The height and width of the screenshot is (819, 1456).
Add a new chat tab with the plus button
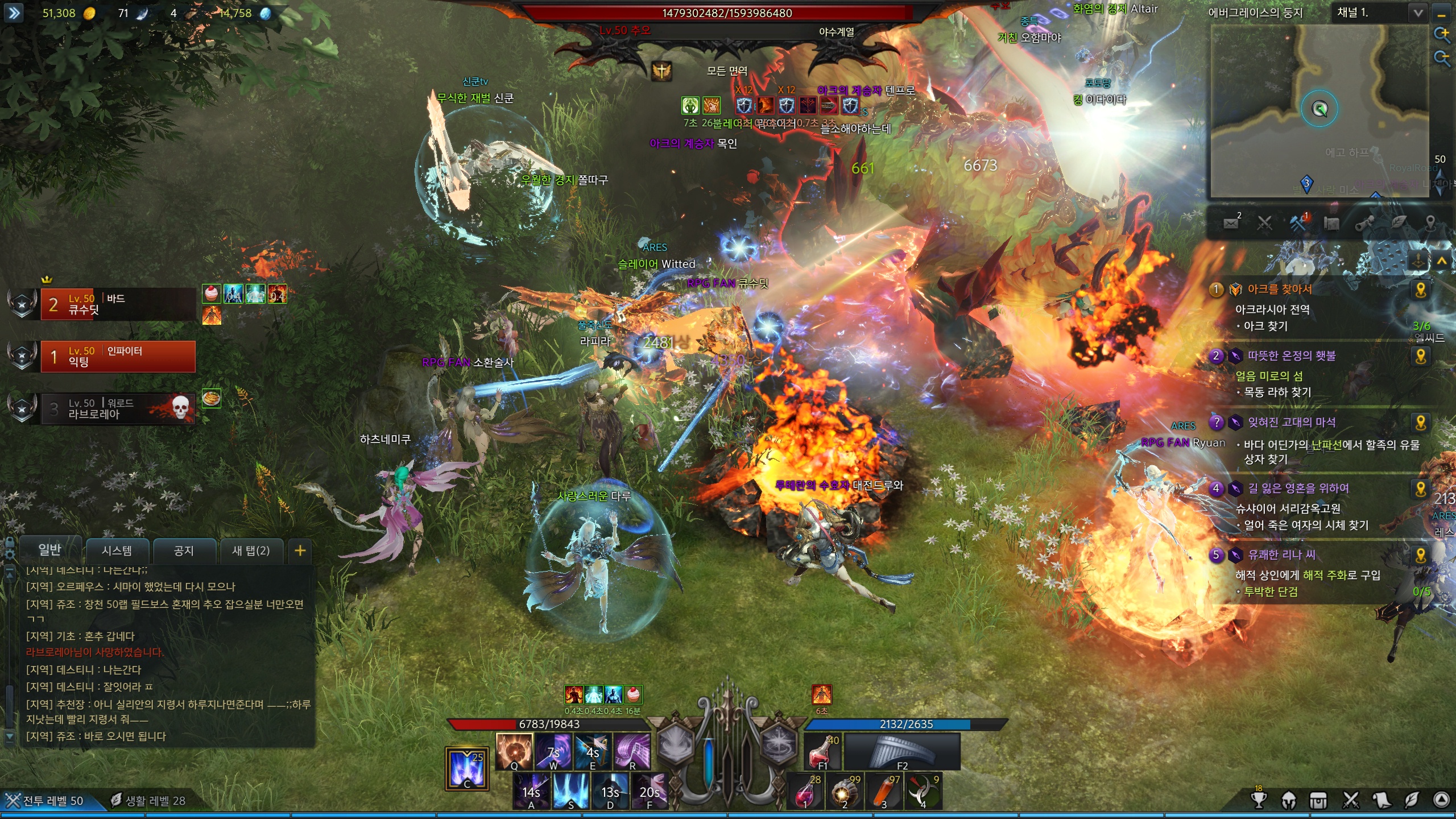(x=300, y=551)
